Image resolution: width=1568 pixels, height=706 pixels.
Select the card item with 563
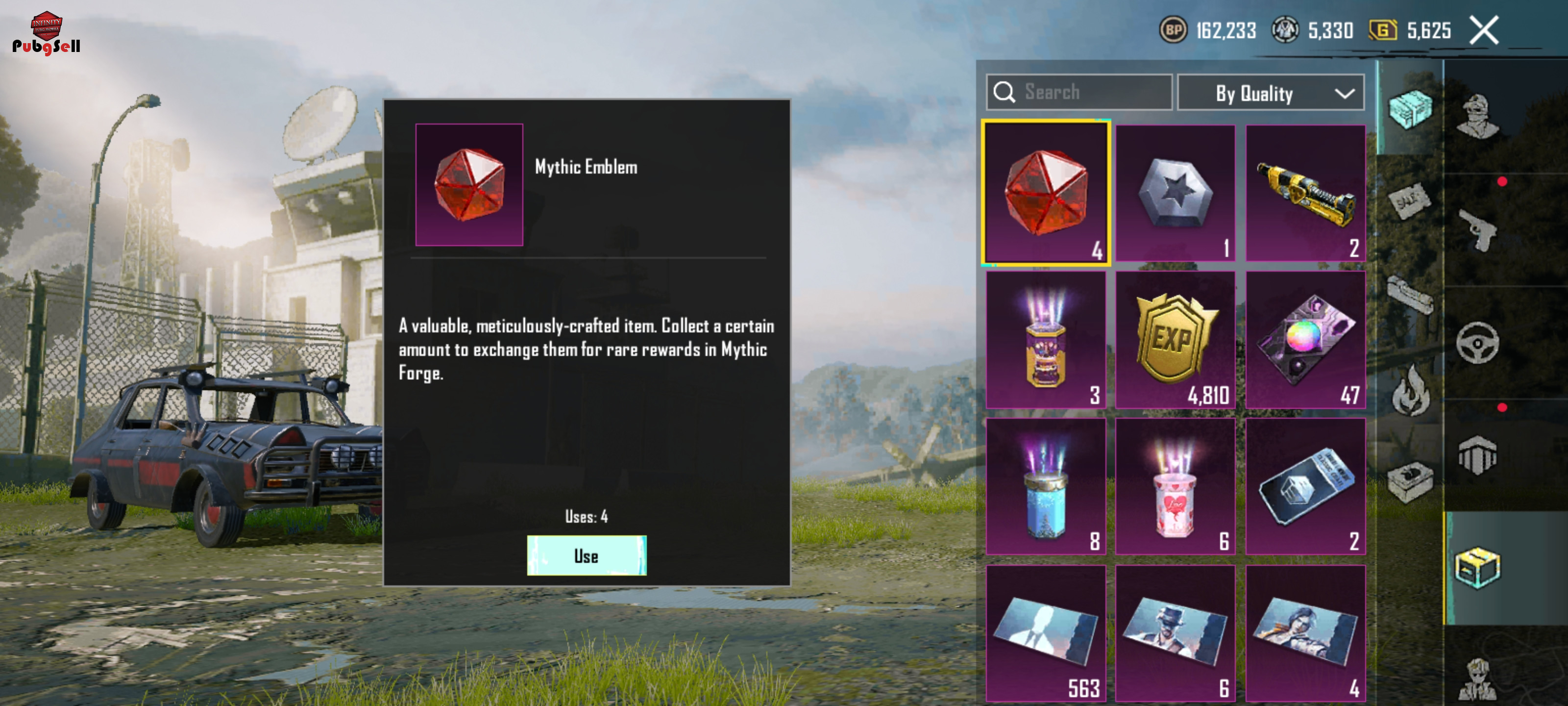[x=1046, y=632]
